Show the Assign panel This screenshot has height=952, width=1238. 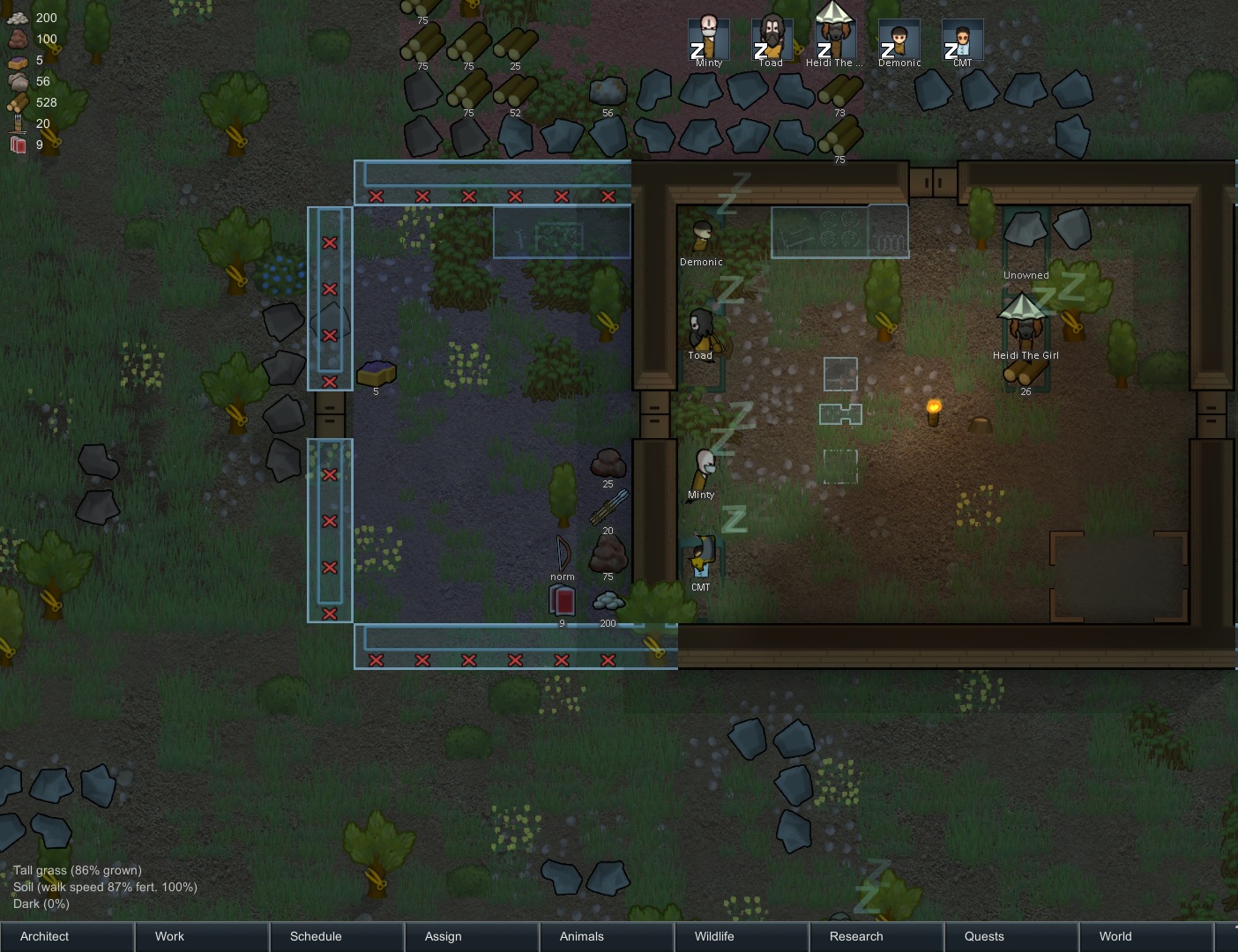tap(472, 936)
